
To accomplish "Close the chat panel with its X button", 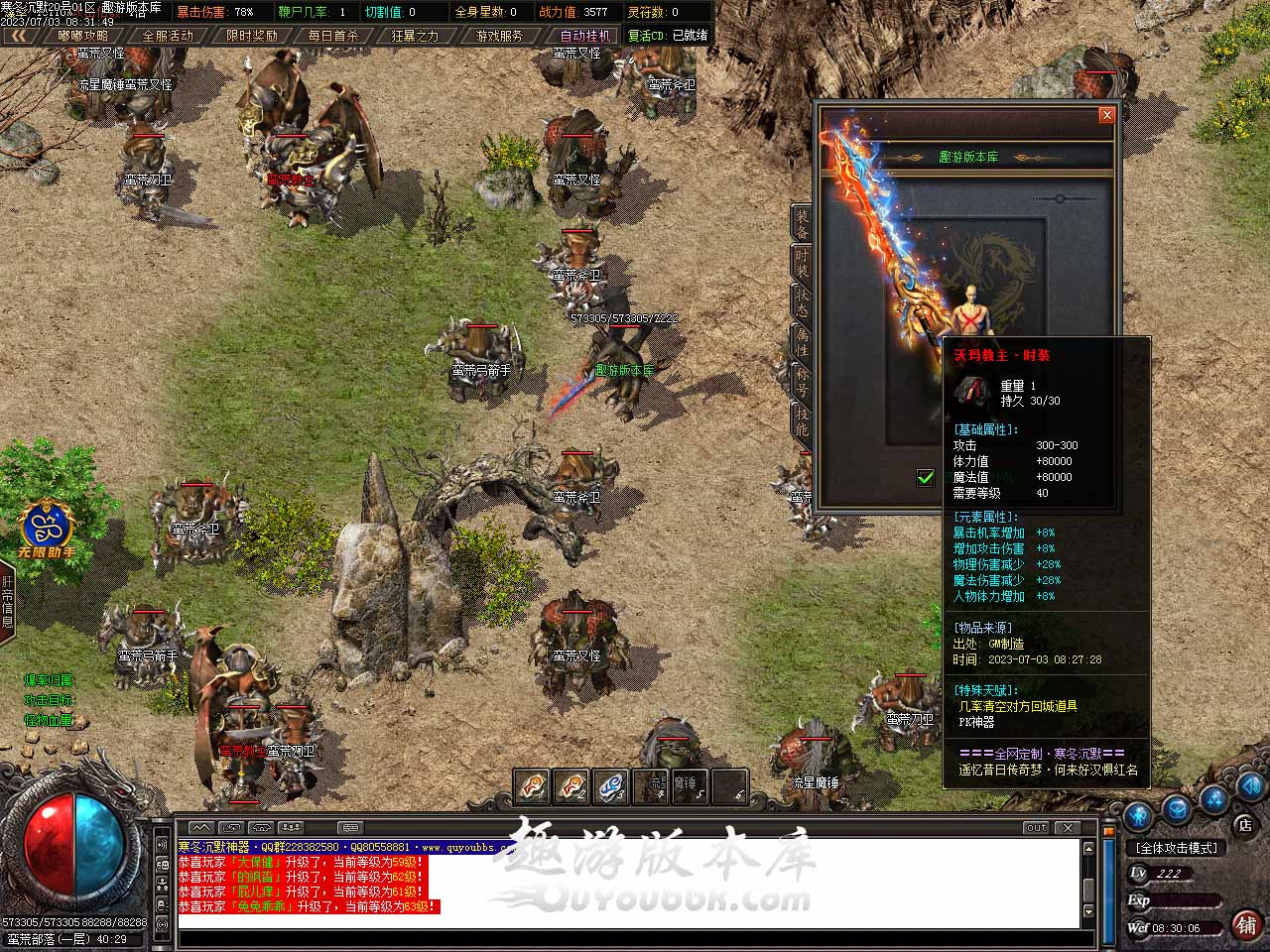I will [1068, 827].
